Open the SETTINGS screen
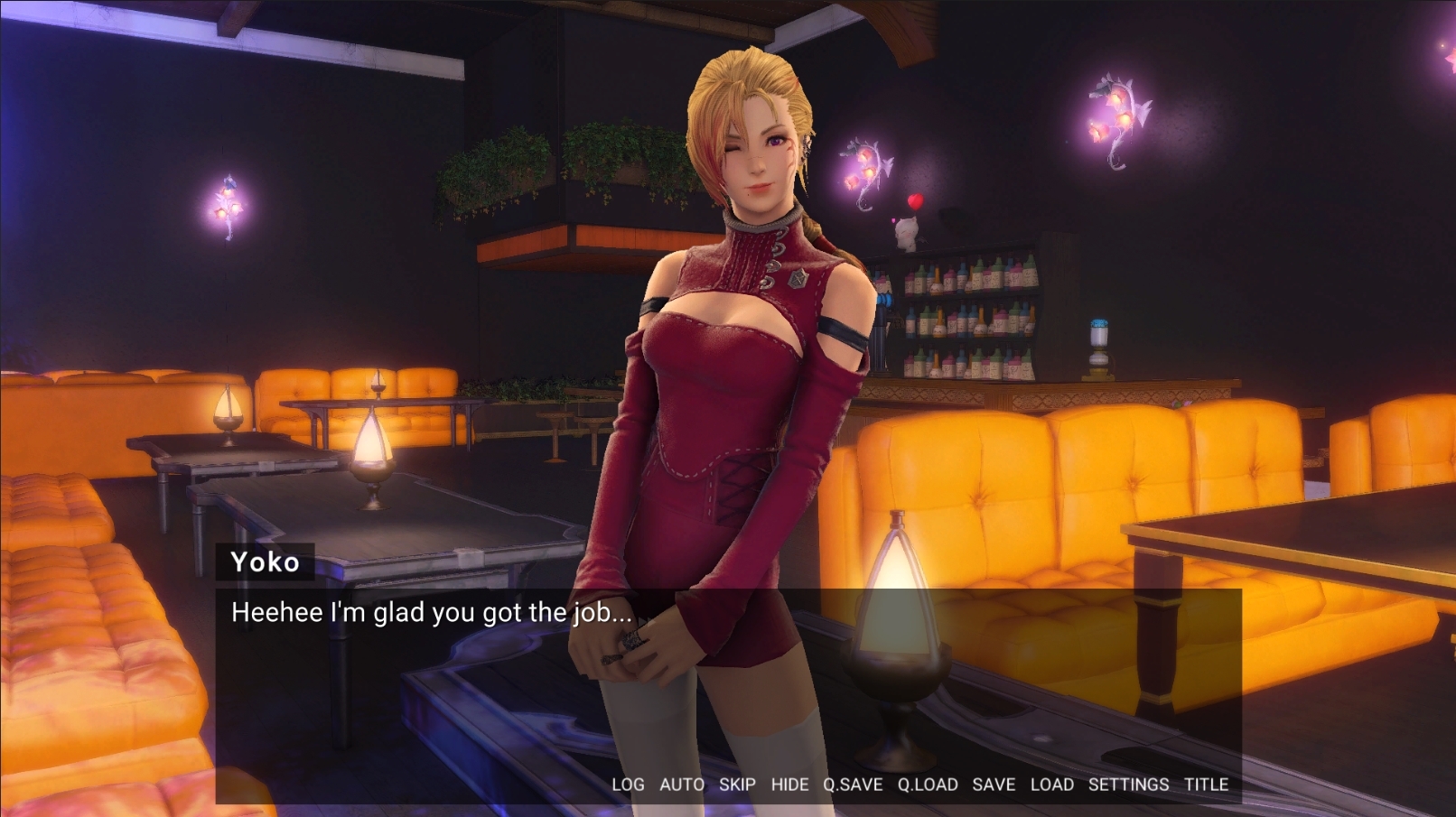This screenshot has width=1456, height=817. pos(1128,785)
